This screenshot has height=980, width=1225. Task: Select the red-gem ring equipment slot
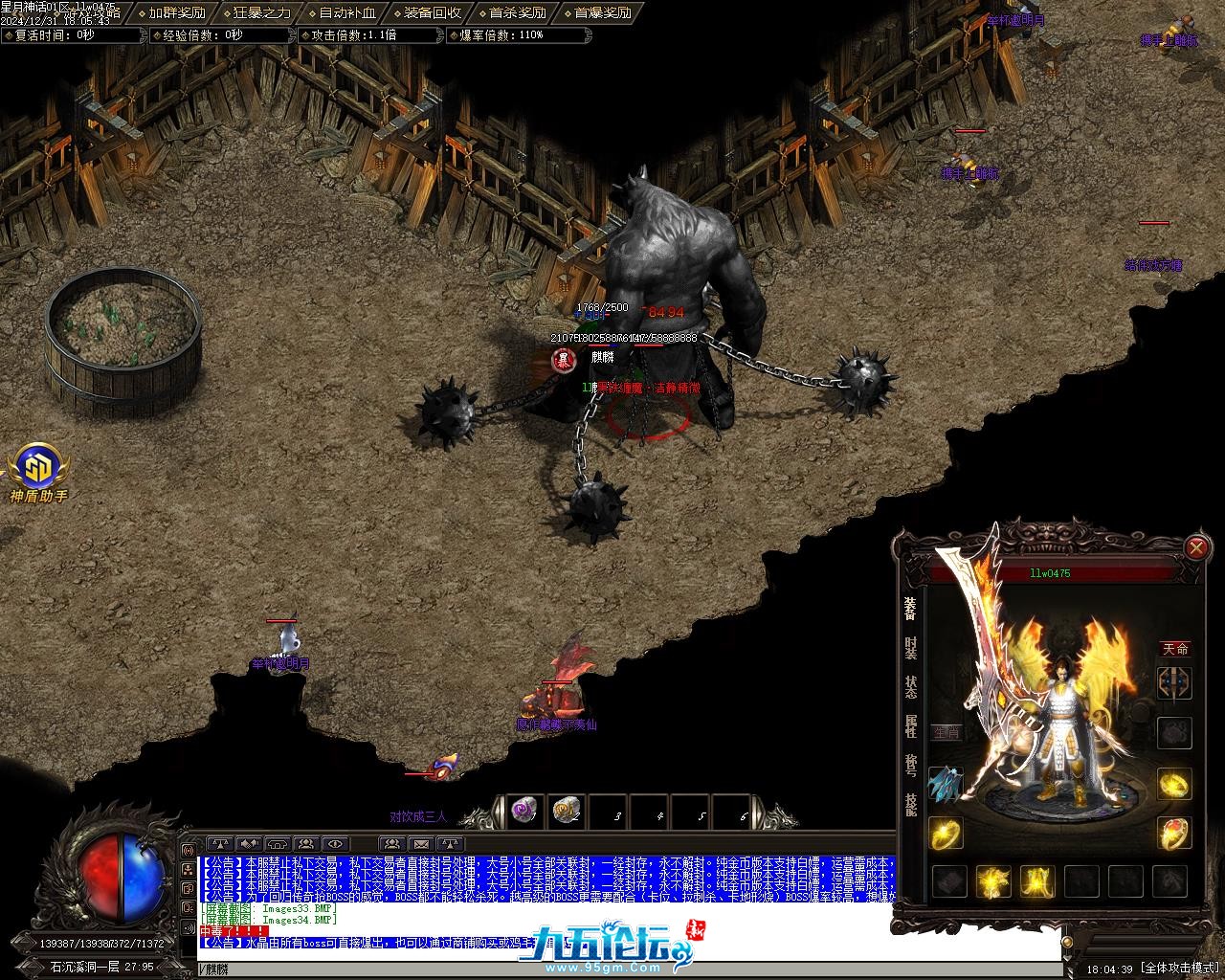point(1174,834)
